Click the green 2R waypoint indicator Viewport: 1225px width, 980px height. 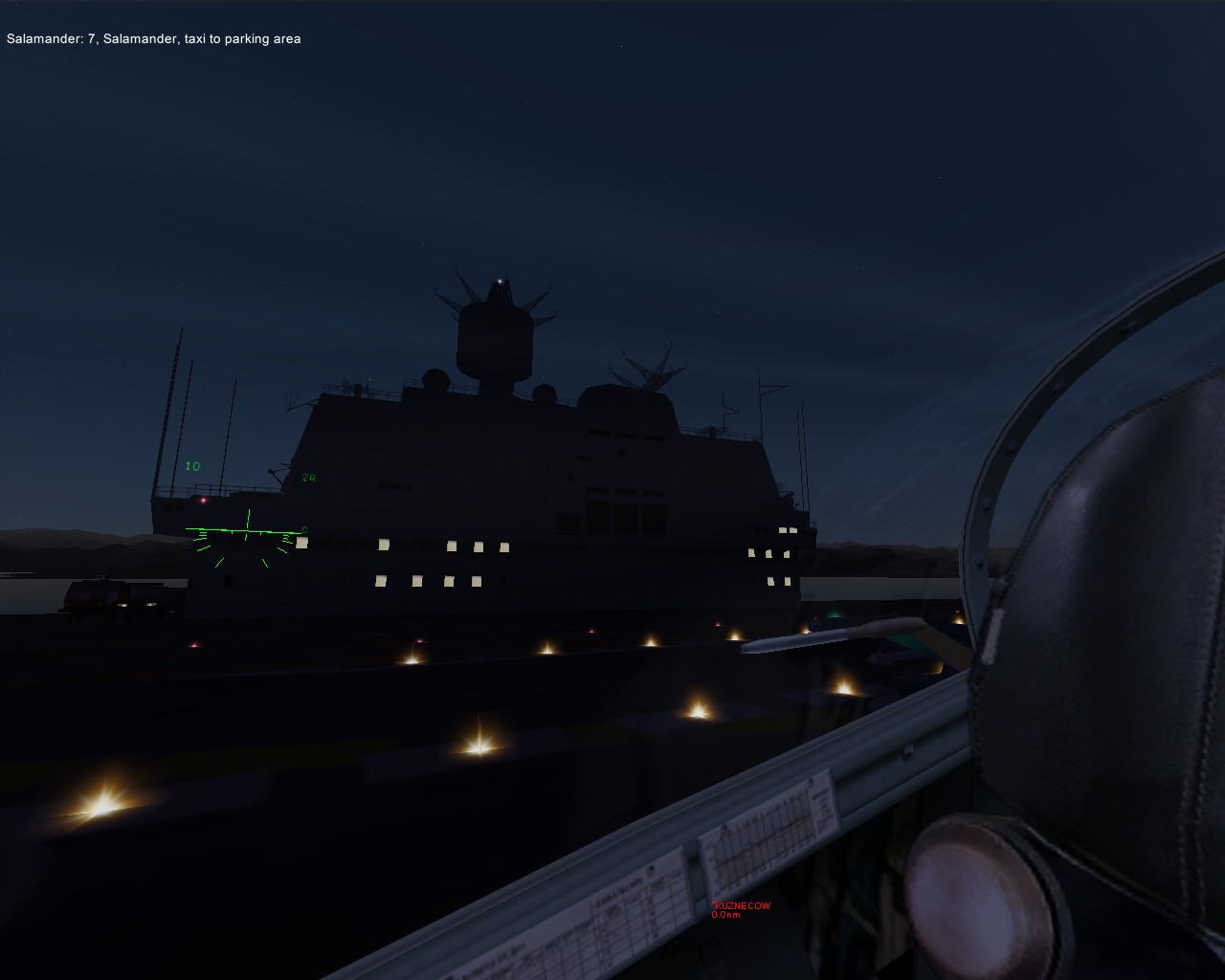coord(309,478)
